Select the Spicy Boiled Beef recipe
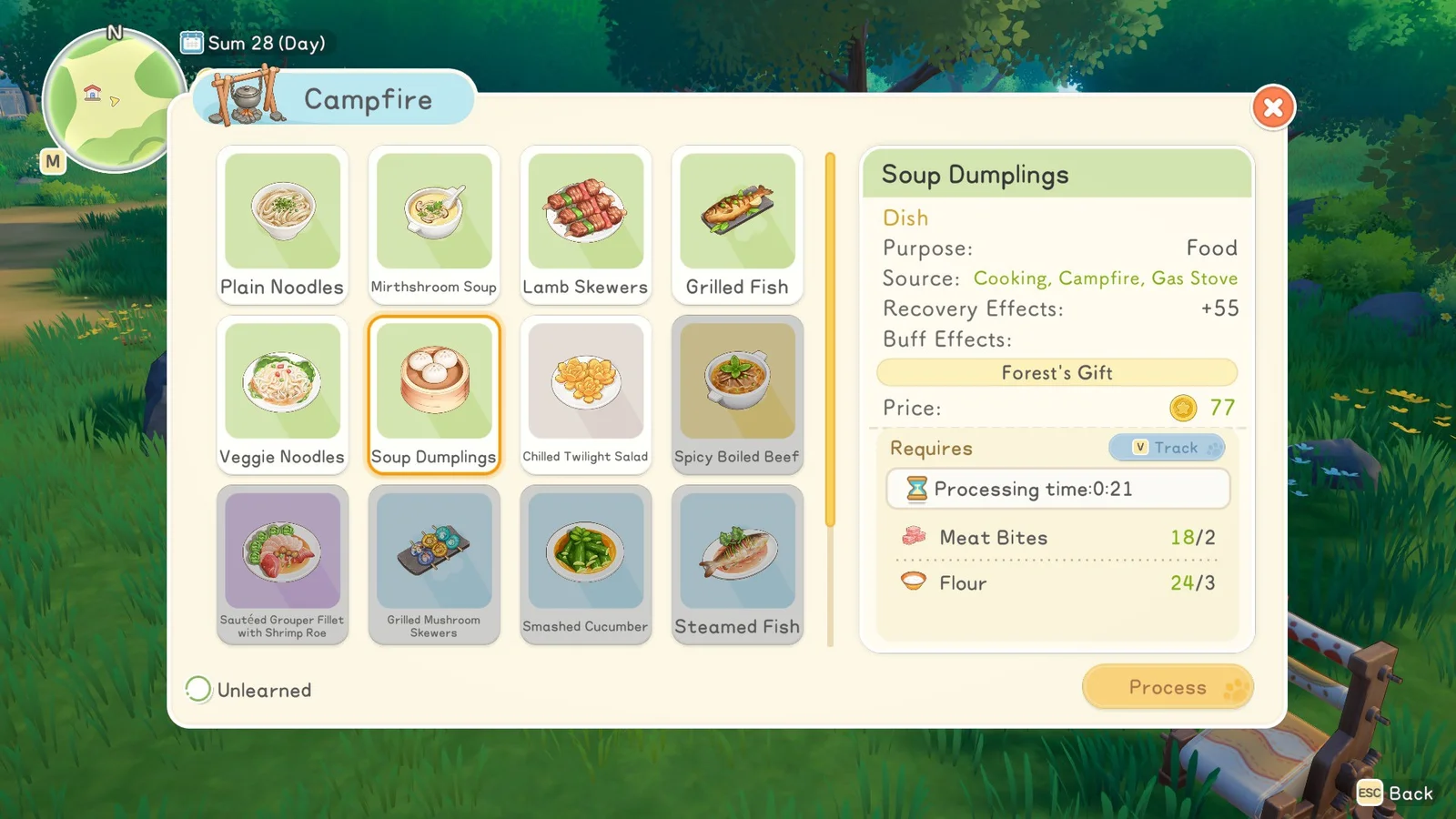 (737, 394)
